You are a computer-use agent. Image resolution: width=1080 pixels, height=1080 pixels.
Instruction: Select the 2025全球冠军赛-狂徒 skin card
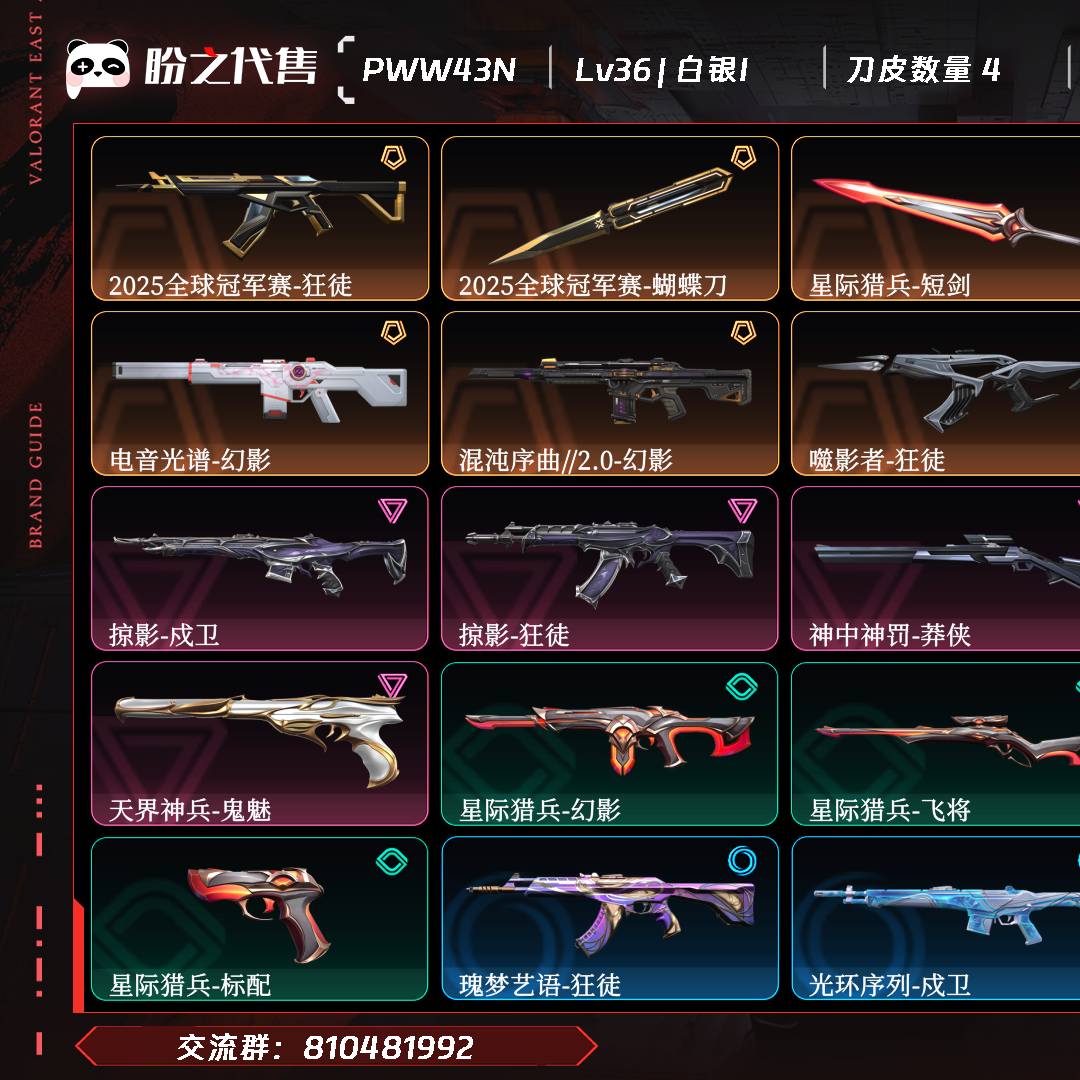260,218
